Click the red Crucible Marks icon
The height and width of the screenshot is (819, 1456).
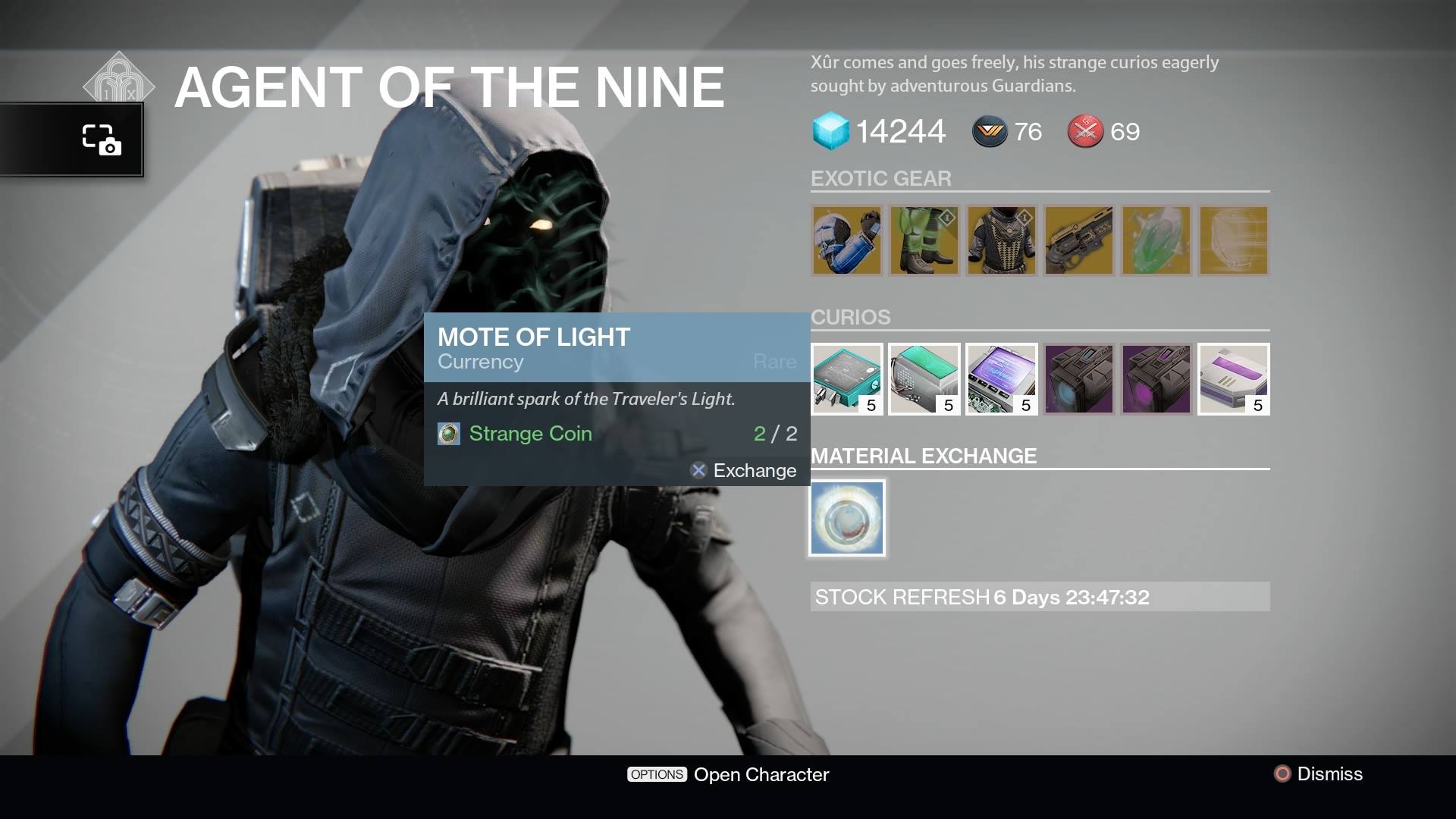coord(1087,130)
